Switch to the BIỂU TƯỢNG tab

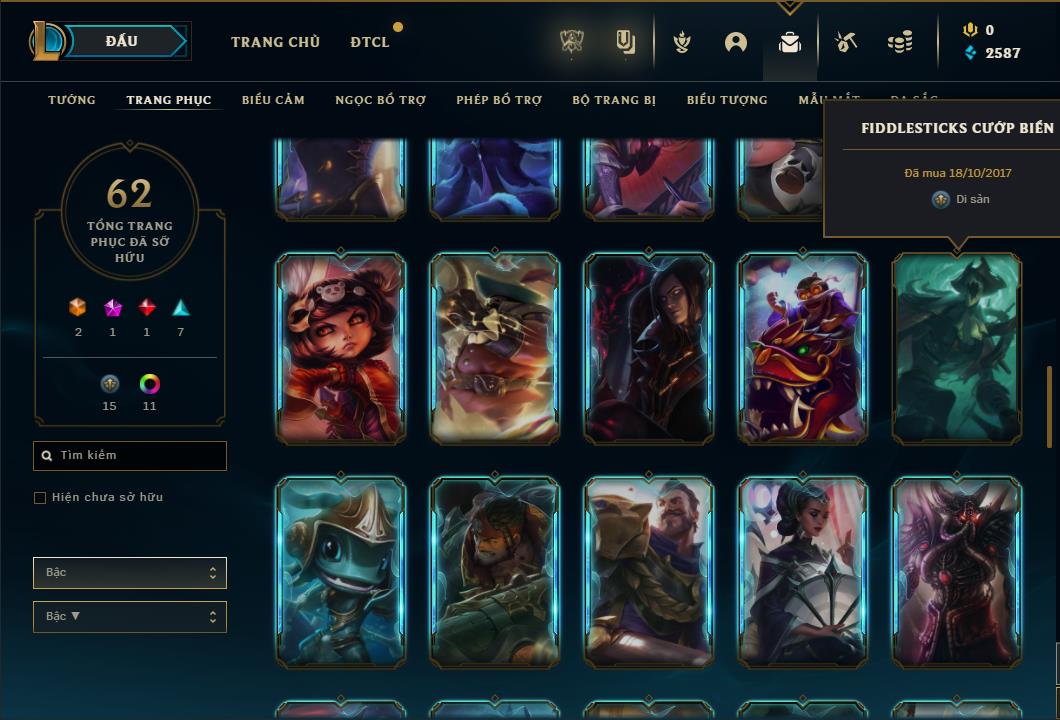coord(727,100)
